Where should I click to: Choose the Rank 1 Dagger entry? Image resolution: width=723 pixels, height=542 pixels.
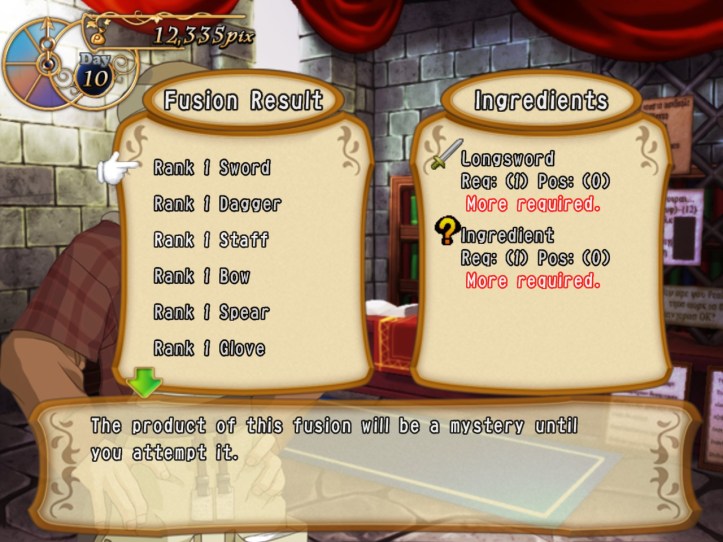click(x=217, y=204)
